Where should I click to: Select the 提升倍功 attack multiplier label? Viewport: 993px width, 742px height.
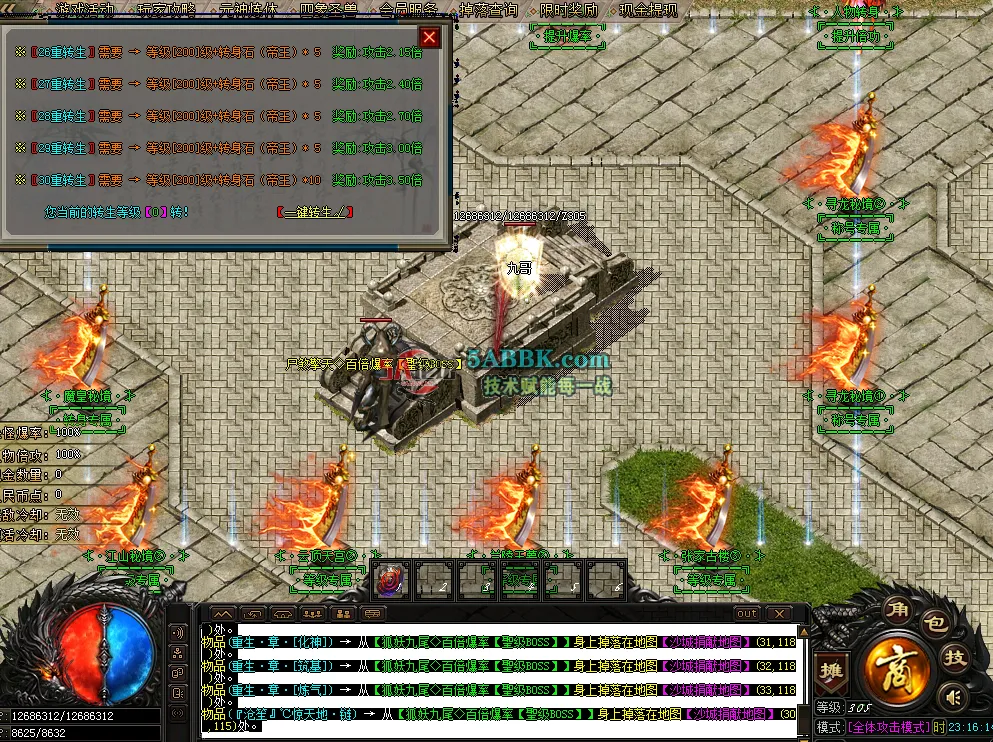pyautogui.click(x=857, y=37)
